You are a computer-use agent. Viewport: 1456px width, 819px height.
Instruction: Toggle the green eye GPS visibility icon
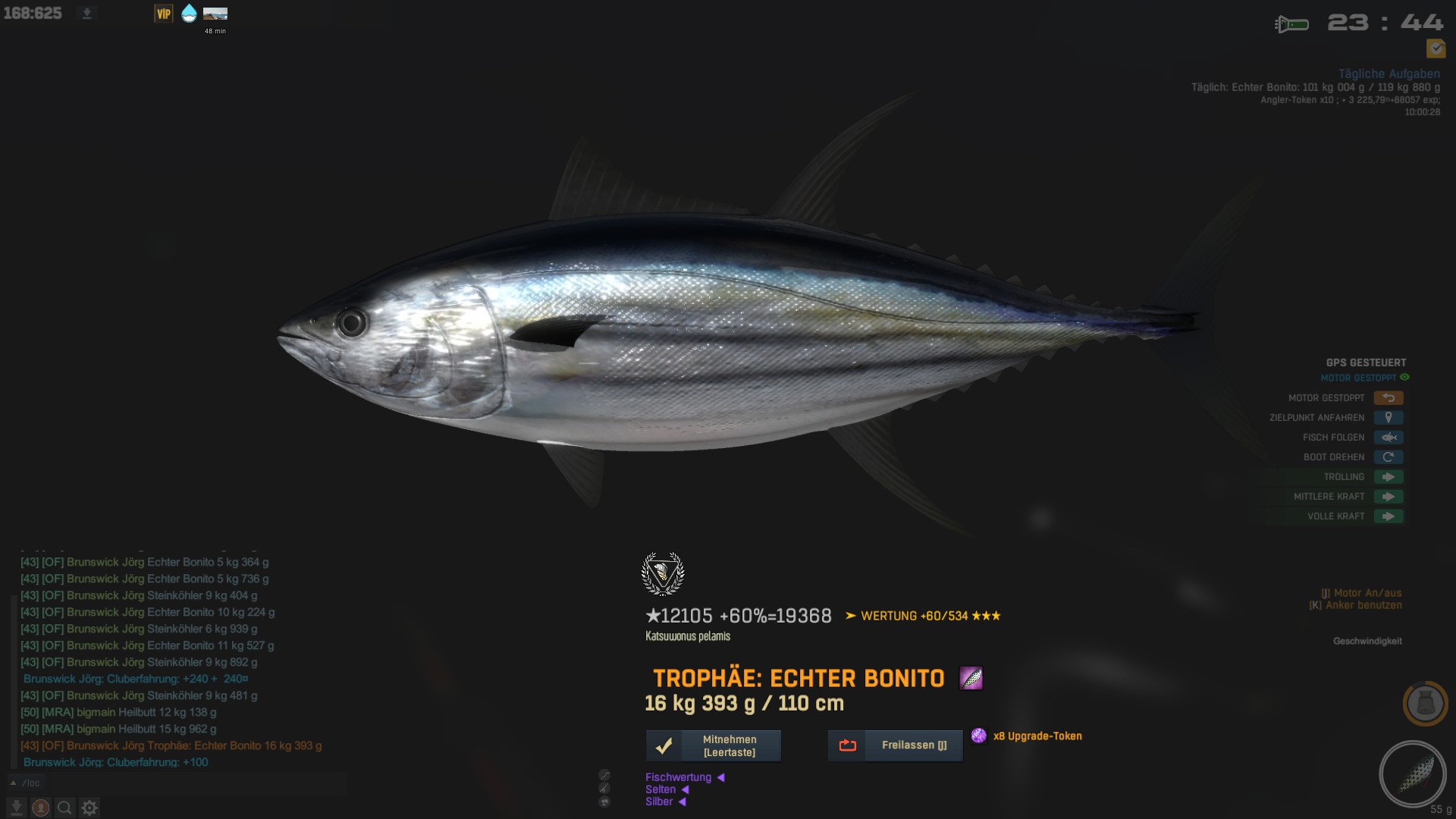click(1404, 378)
